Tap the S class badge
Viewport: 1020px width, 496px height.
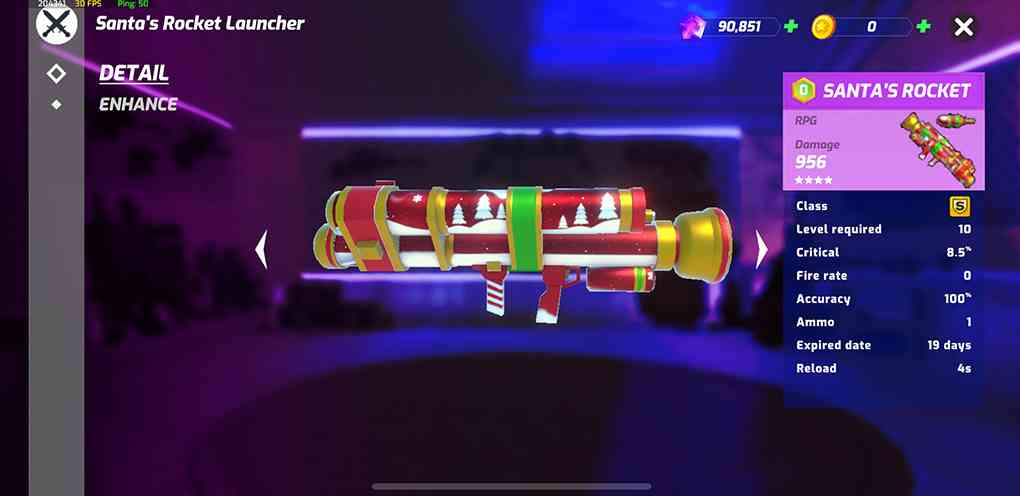tap(959, 206)
